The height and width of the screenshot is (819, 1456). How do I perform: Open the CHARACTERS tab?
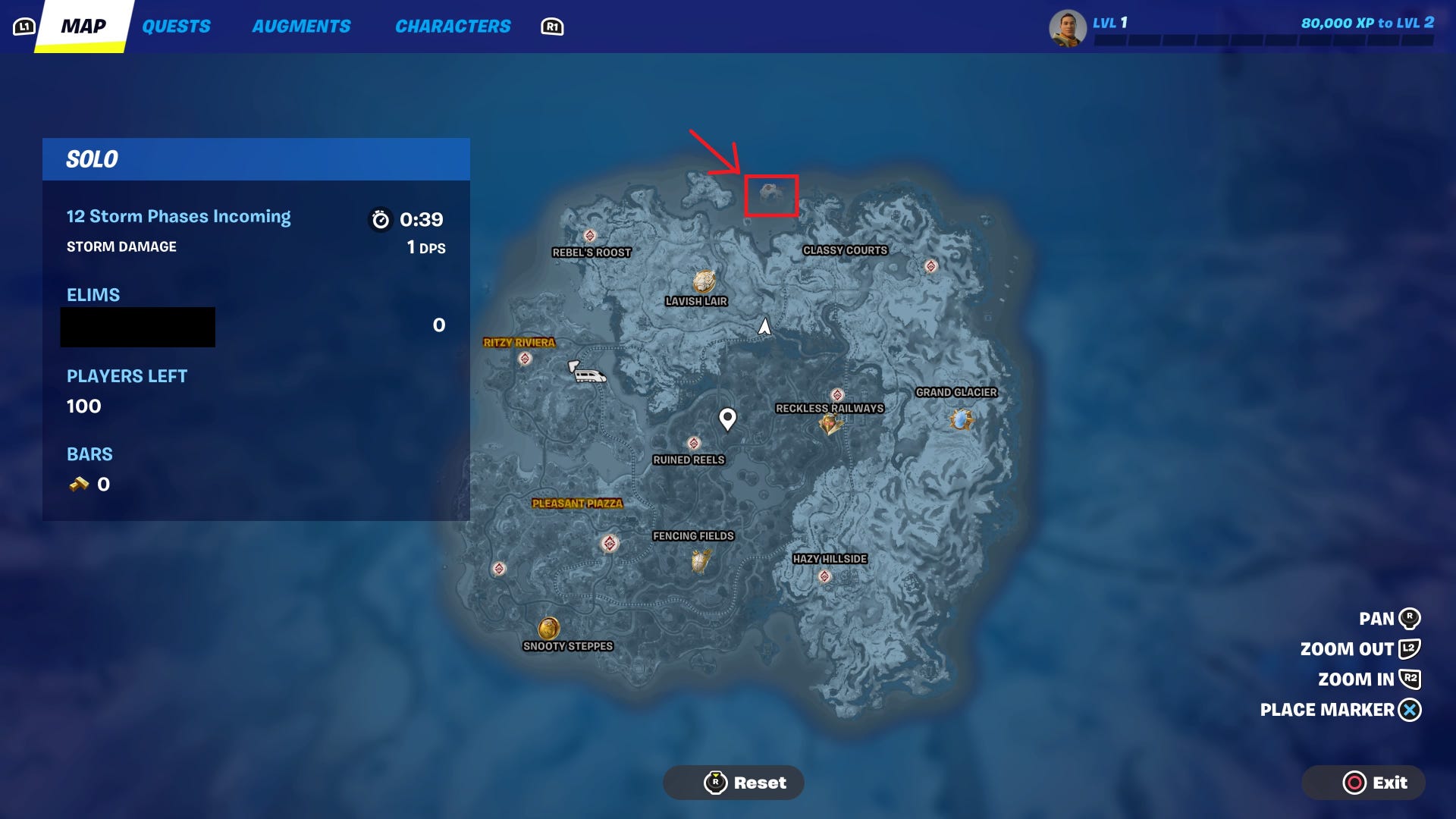click(453, 26)
